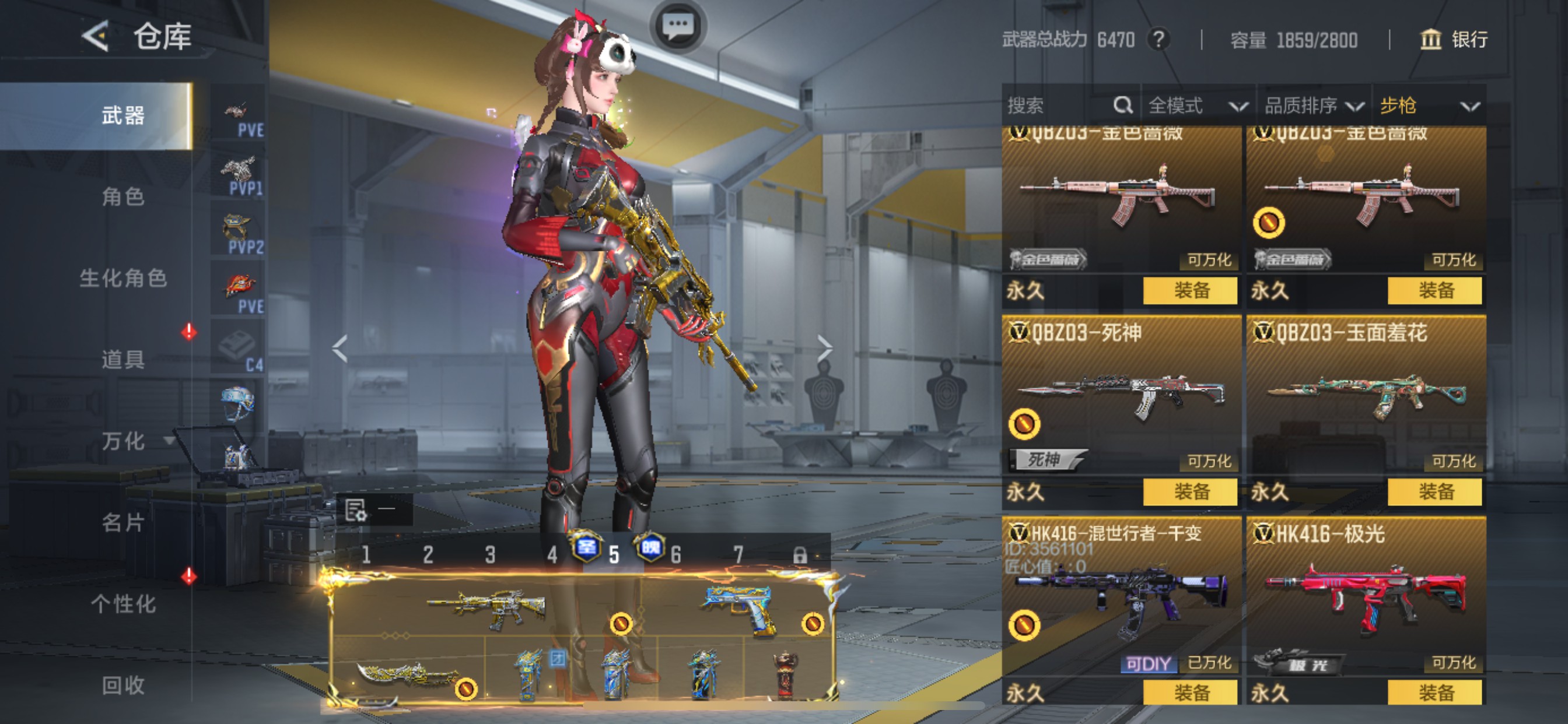
Task: Equip the QBZ03-玉面羞花 rifle
Action: [1434, 491]
